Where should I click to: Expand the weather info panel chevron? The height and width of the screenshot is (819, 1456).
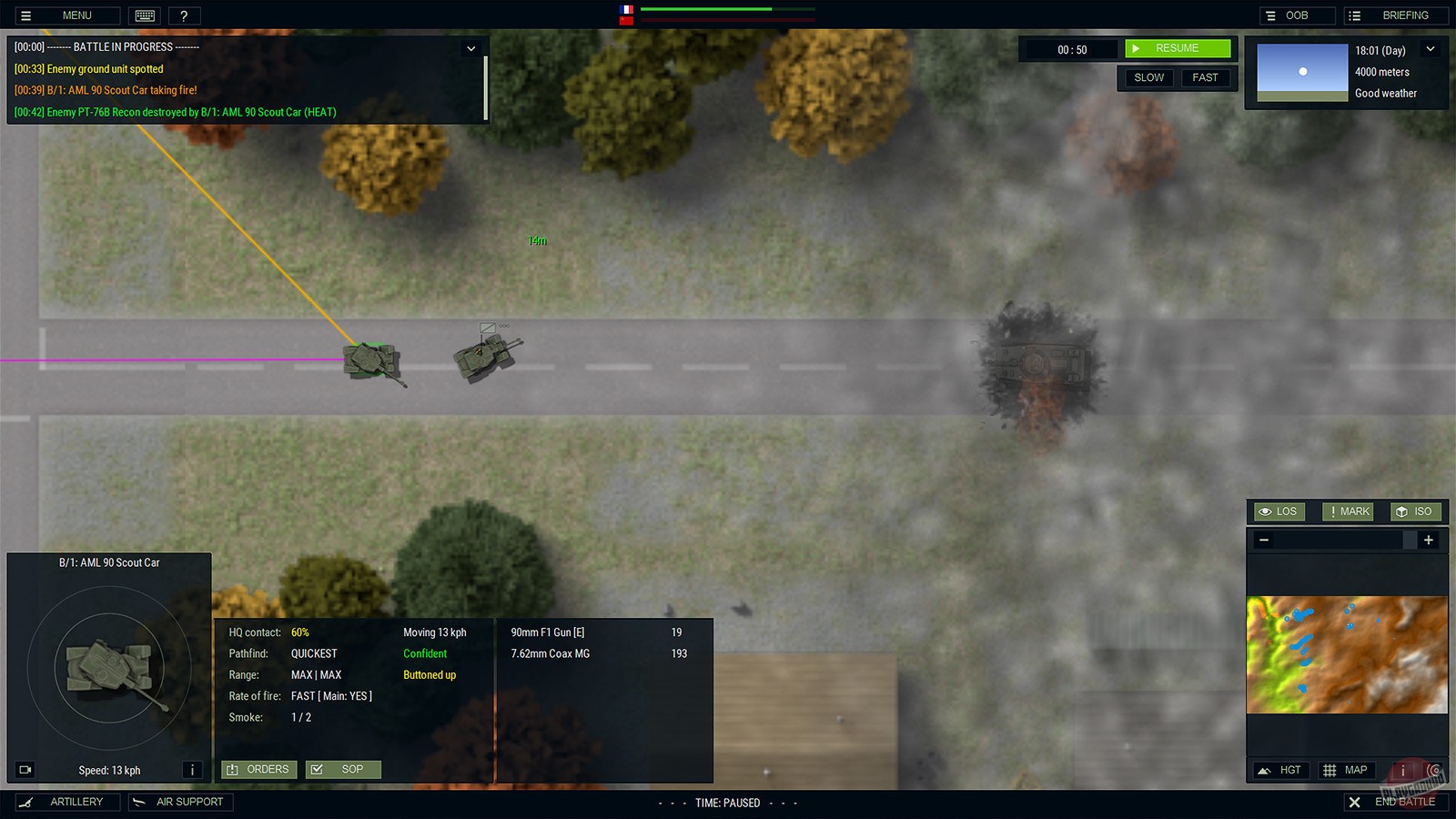click(1431, 50)
